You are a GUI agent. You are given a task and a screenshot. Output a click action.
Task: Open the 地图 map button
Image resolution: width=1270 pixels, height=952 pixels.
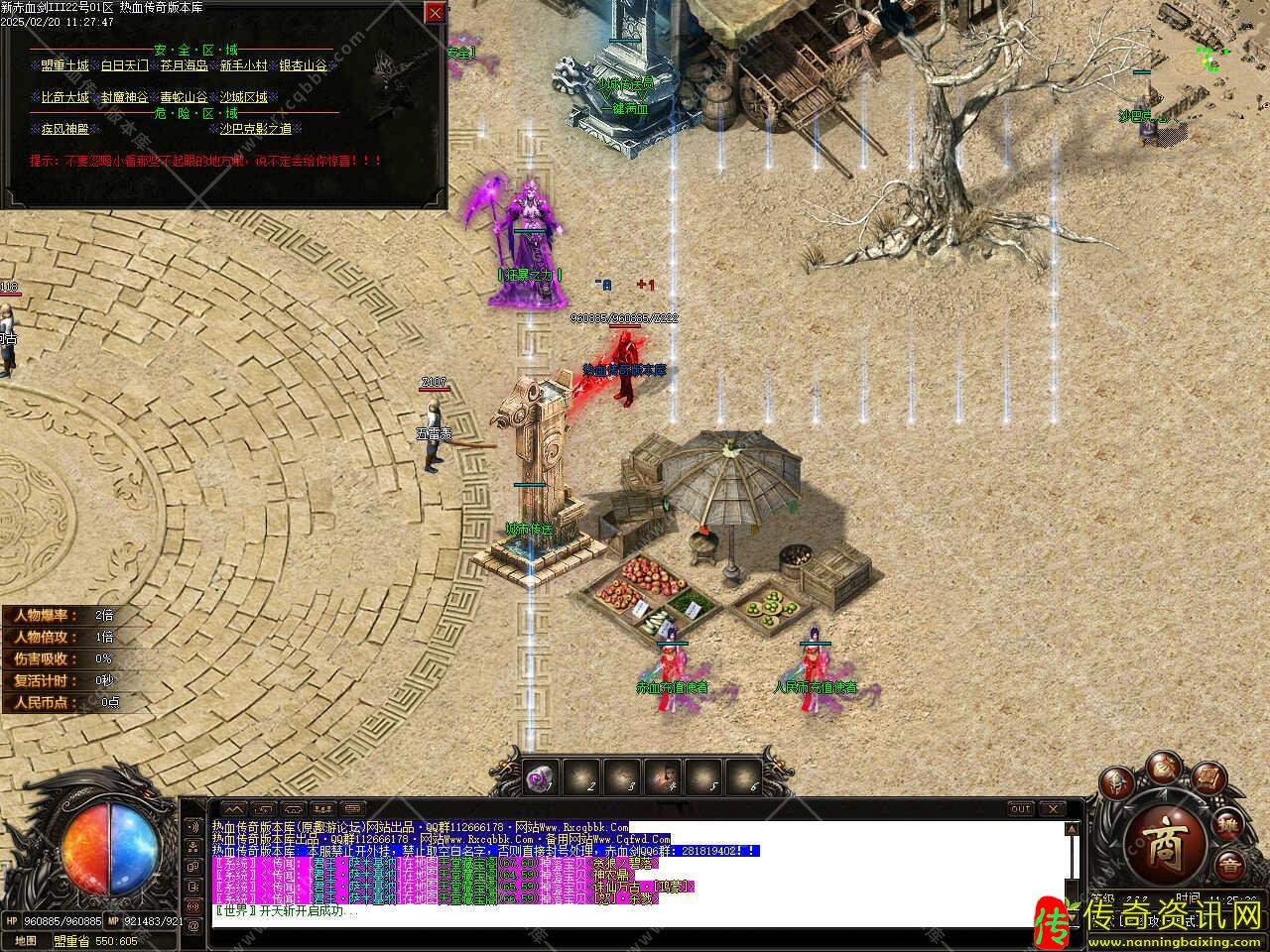click(x=26, y=941)
